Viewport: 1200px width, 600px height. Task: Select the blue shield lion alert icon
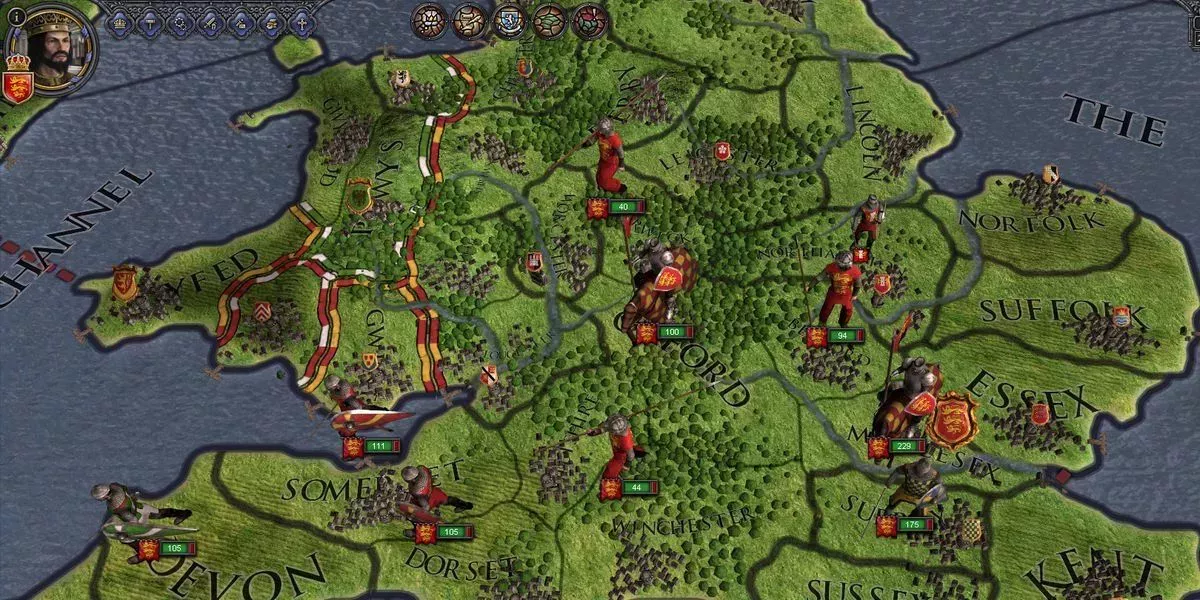point(509,20)
